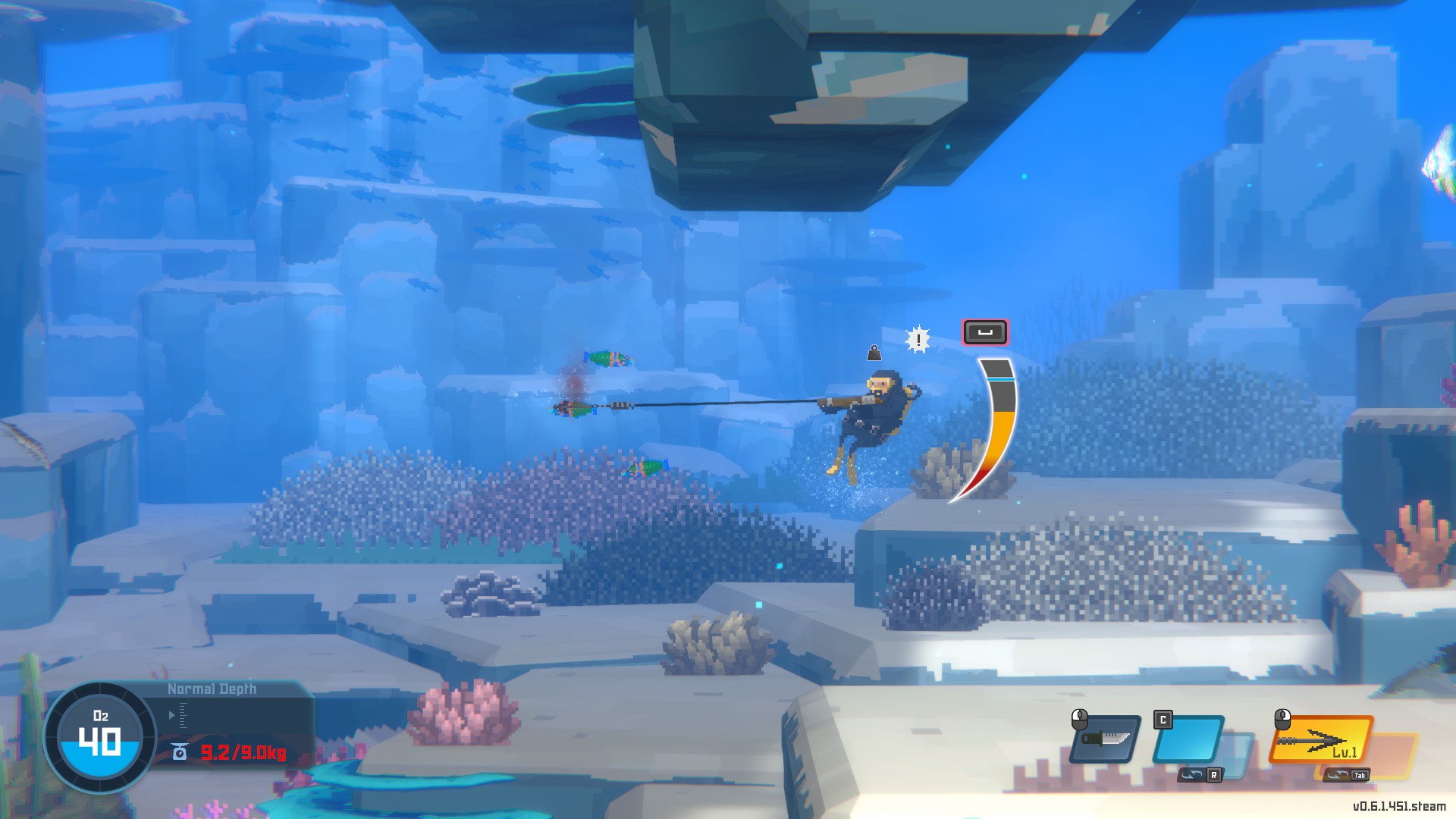
Task: Select the dive knife weapon slot
Action: pos(1106,739)
